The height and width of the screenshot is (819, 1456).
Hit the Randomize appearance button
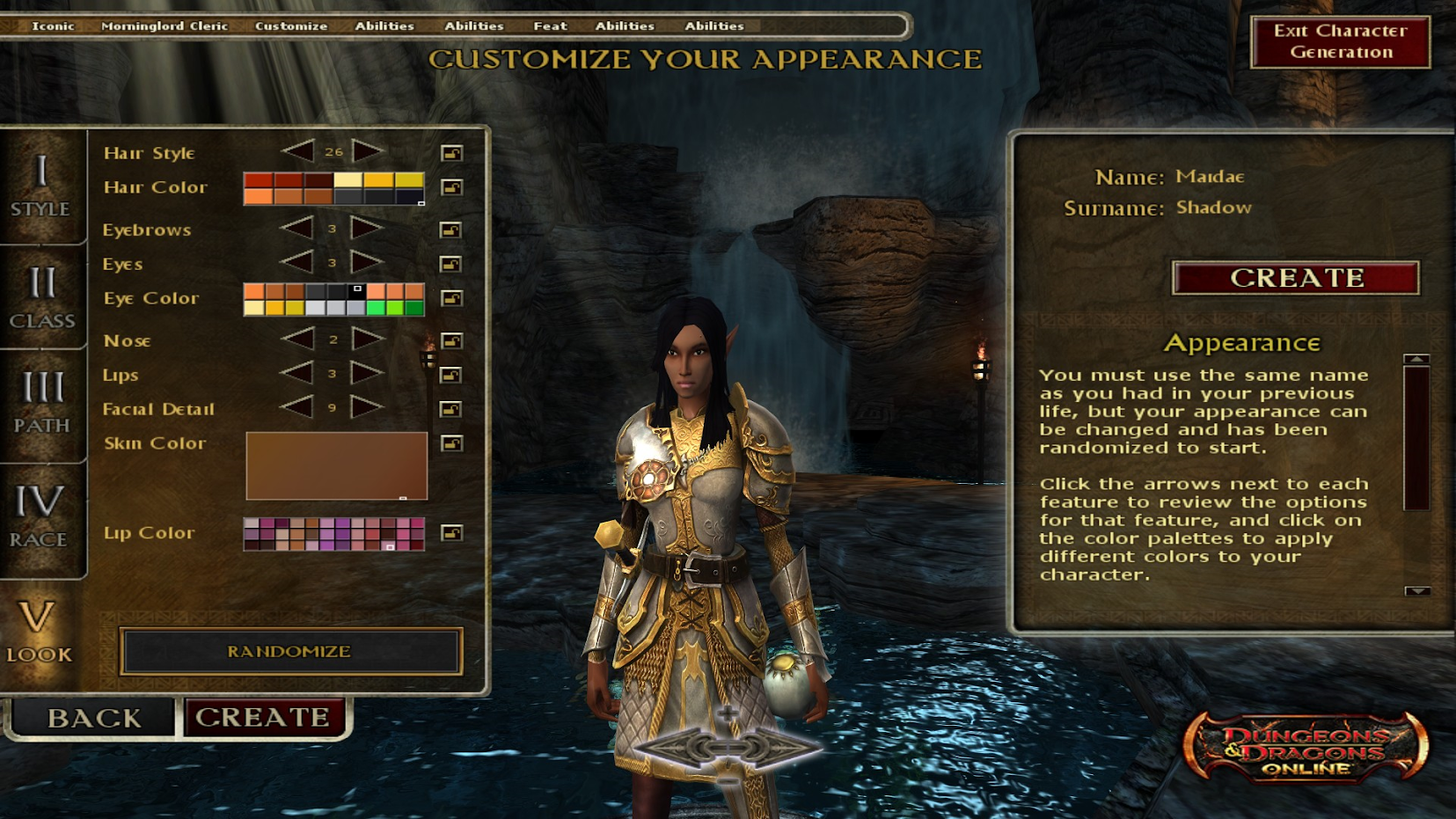pyautogui.click(x=290, y=652)
